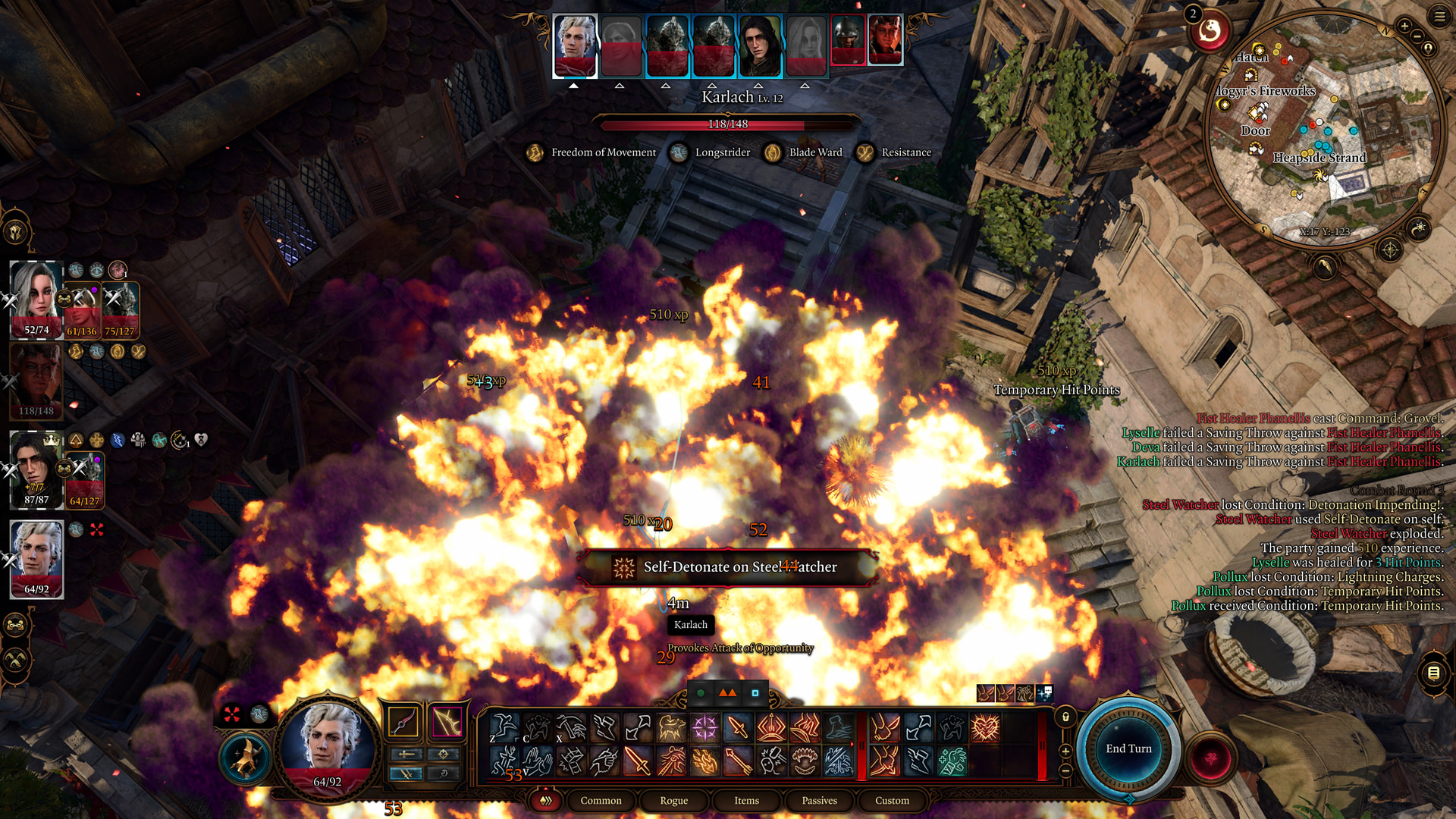The height and width of the screenshot is (819, 1456).
Task: Toggle the hotbar lock icon
Action: pyautogui.click(x=1065, y=717)
